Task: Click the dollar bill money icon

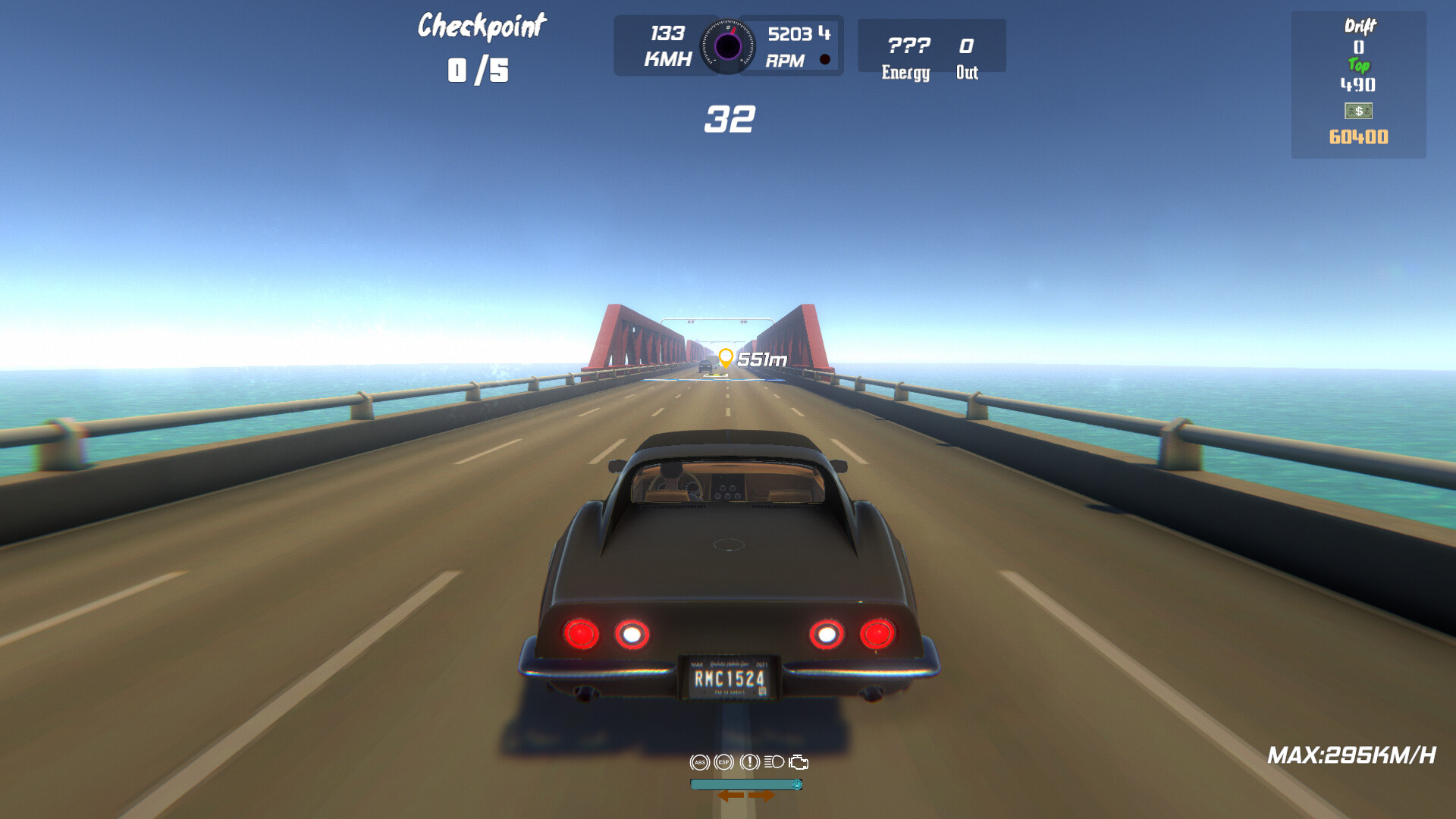Action: click(x=1358, y=112)
